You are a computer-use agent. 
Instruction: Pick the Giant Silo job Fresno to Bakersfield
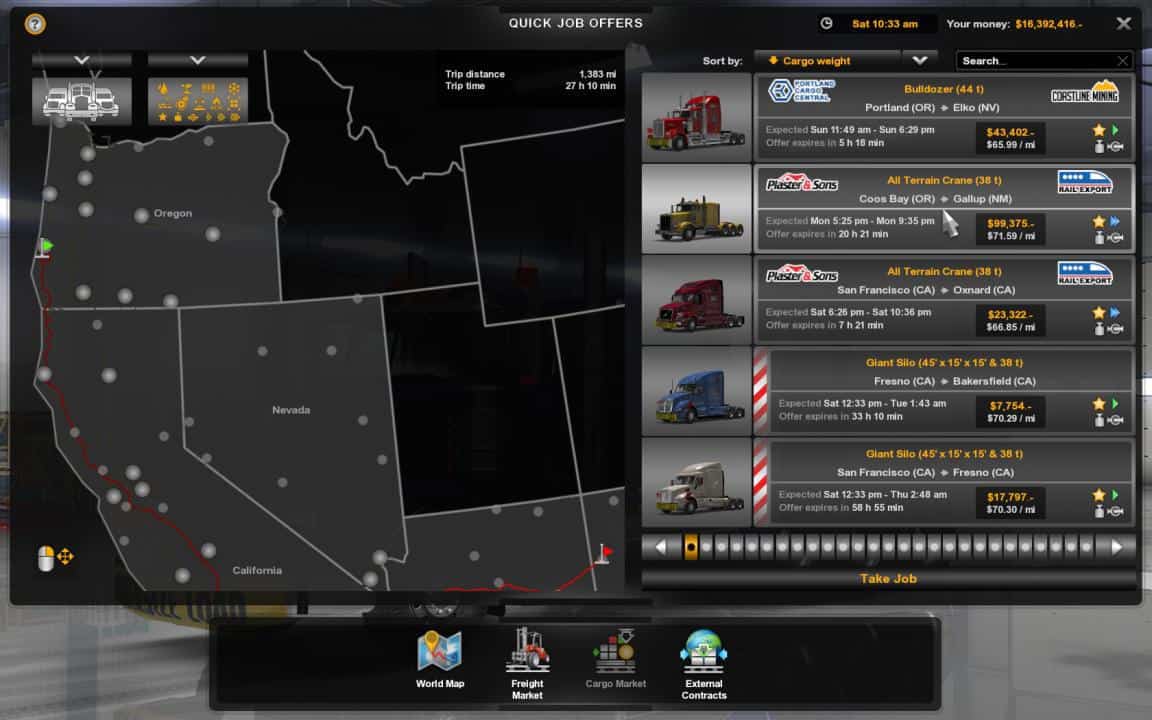click(x=950, y=390)
